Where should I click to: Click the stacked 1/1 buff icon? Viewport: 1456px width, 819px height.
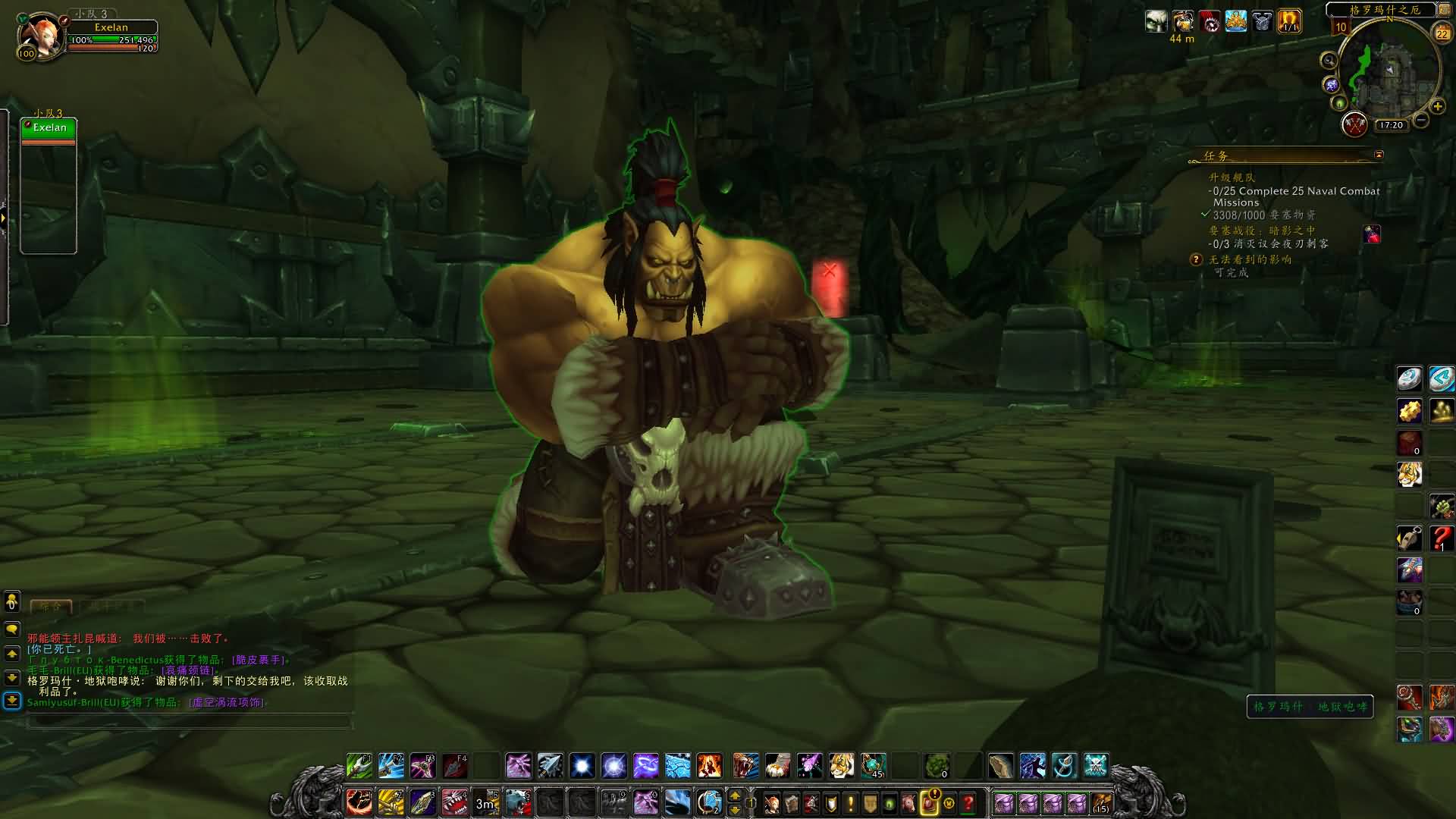pos(1289,21)
